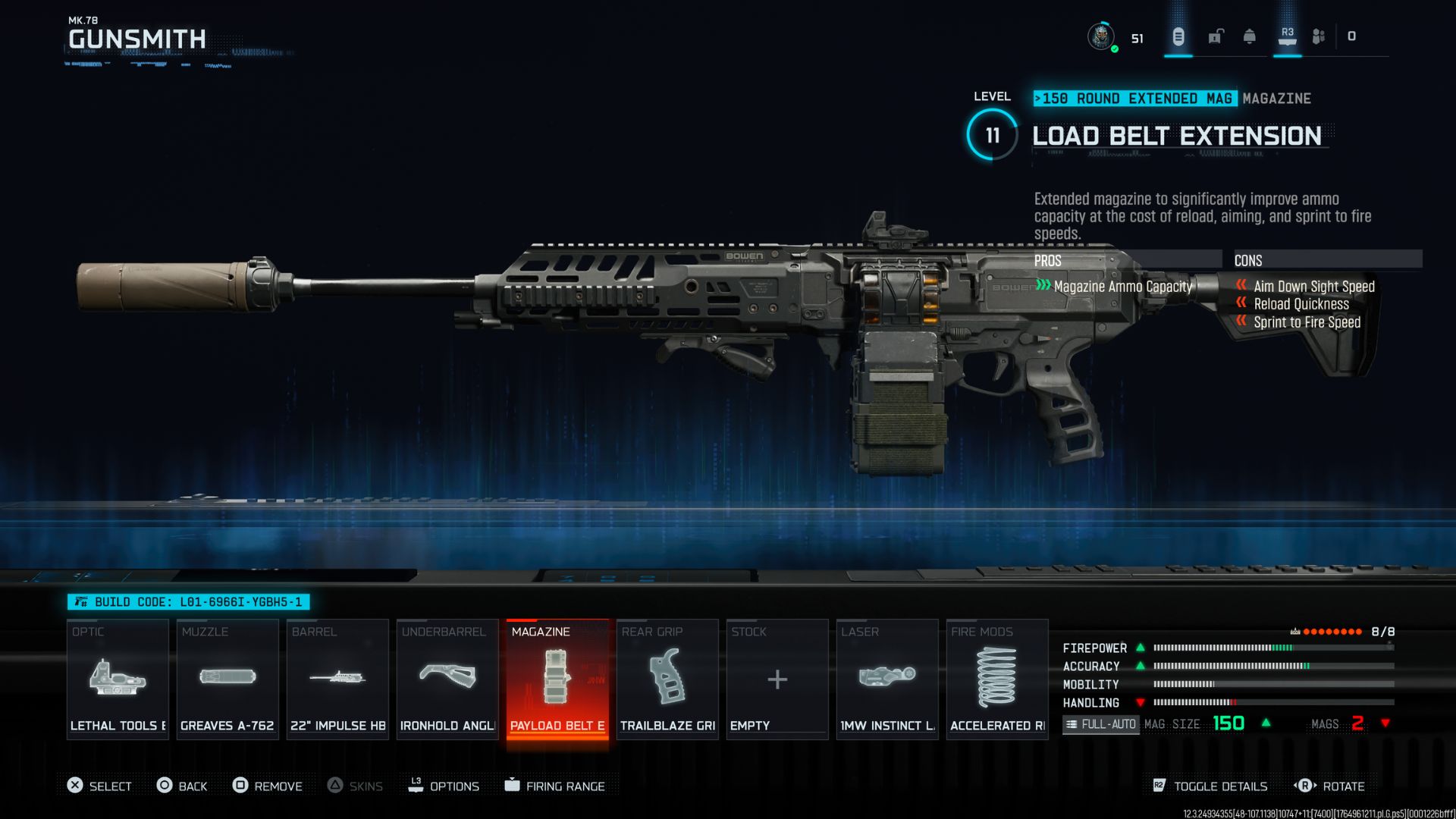The height and width of the screenshot is (819, 1456).
Task: Choose the 22" Impulse HB barrel slot
Action: pyautogui.click(x=337, y=679)
